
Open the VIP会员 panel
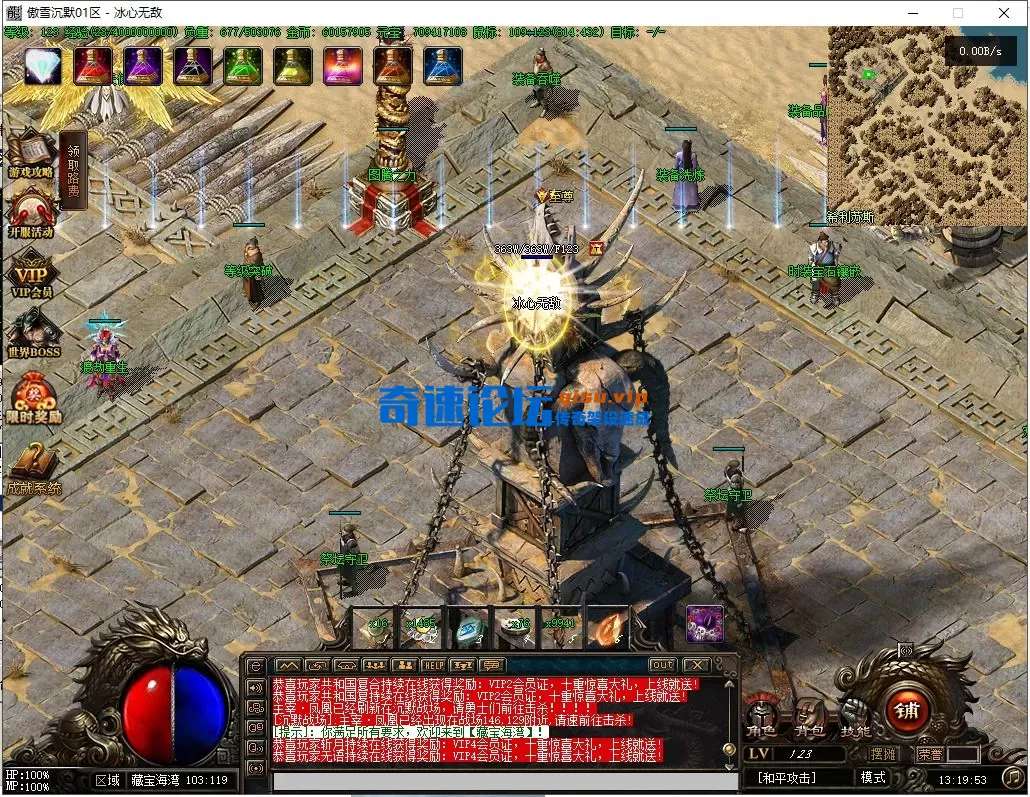point(31,273)
